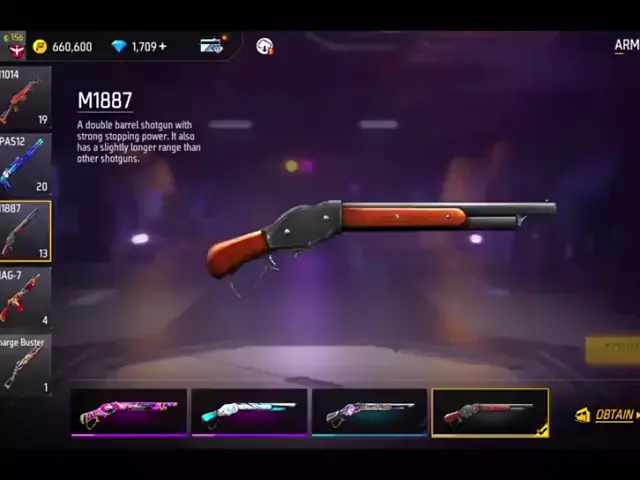Select the M1014 shotgun in weapon list

[x=24, y=98]
